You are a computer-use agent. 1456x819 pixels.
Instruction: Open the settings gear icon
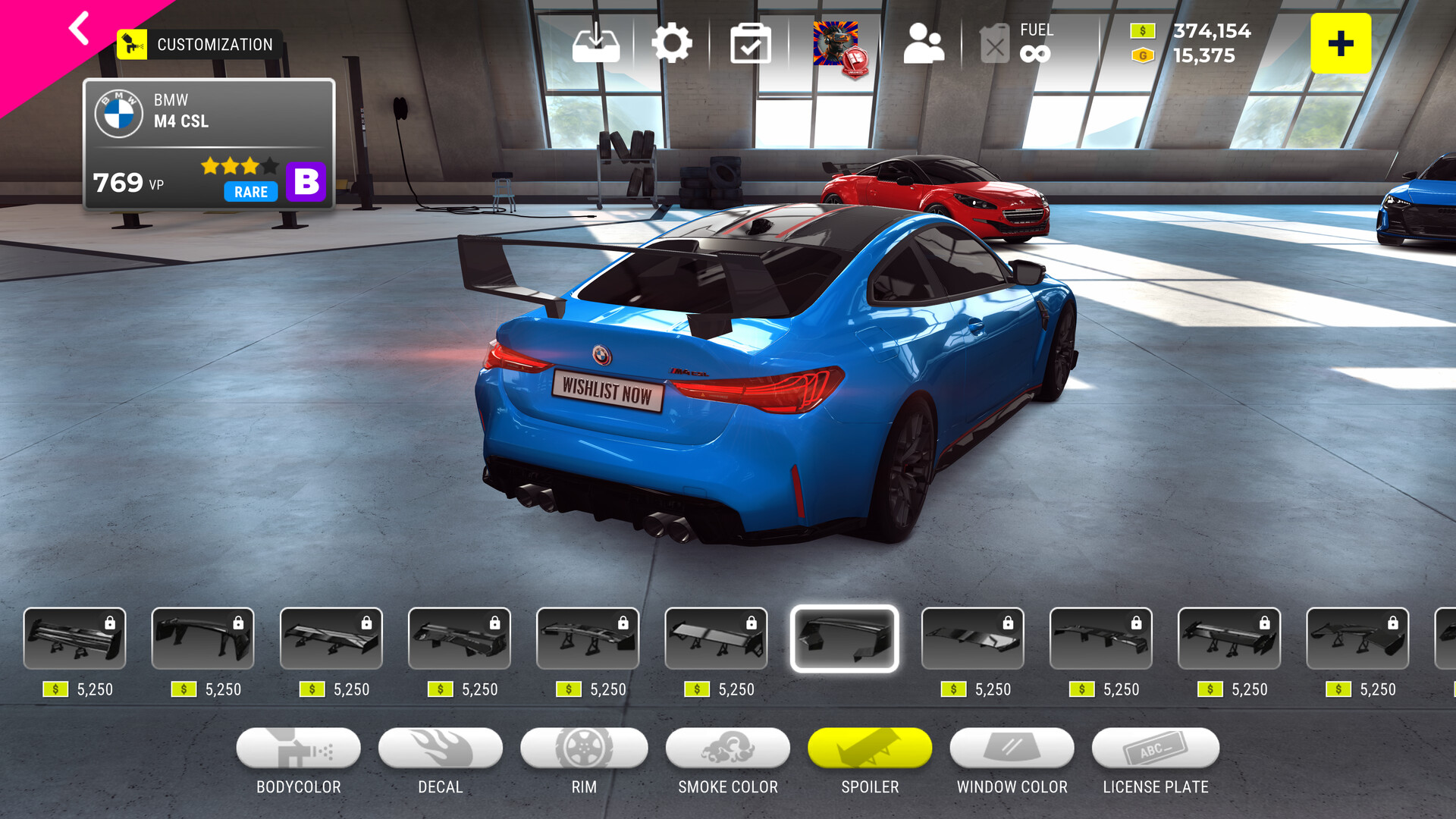pos(672,42)
